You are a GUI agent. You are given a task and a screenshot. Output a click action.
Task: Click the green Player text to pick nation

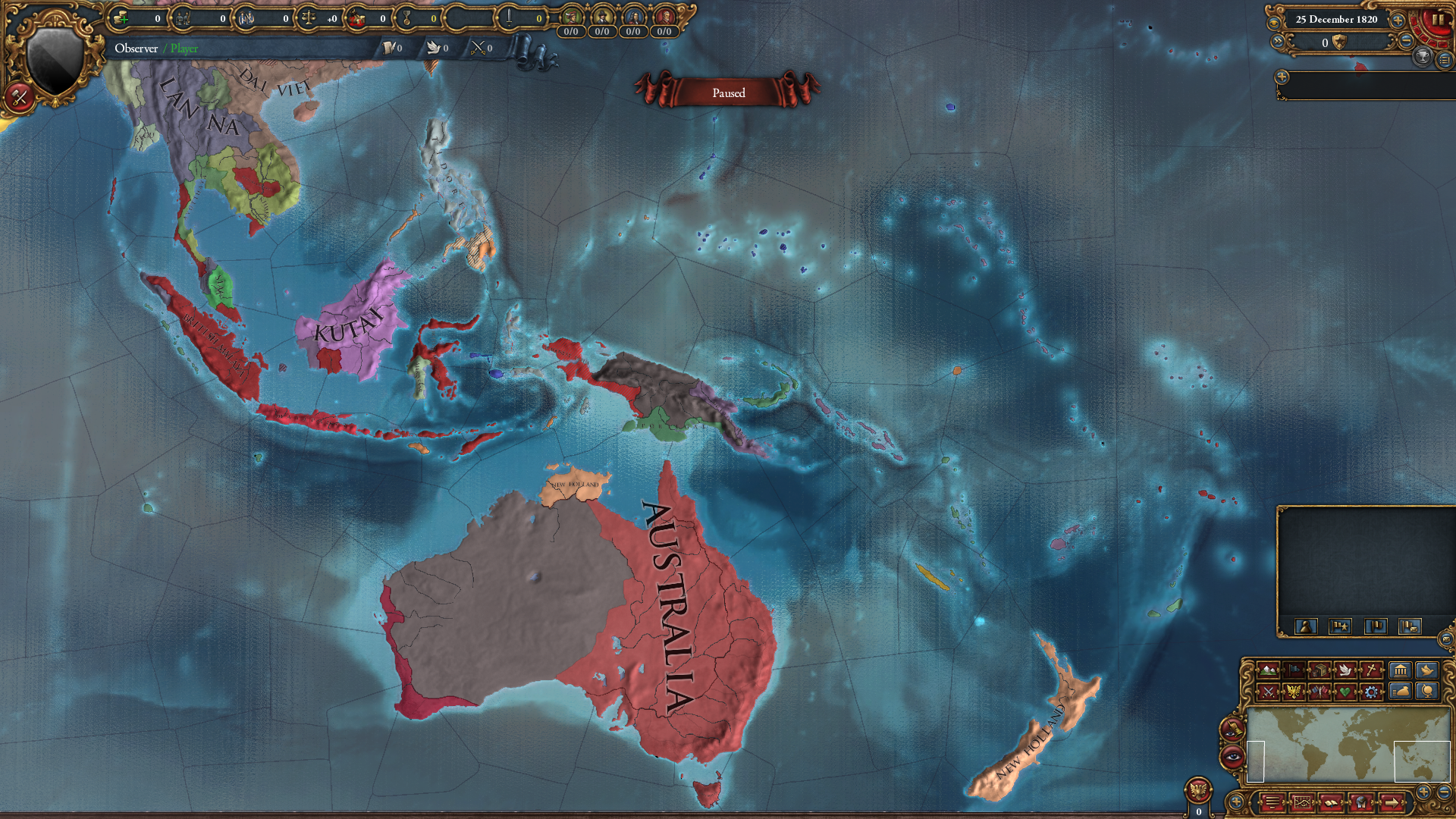(185, 48)
